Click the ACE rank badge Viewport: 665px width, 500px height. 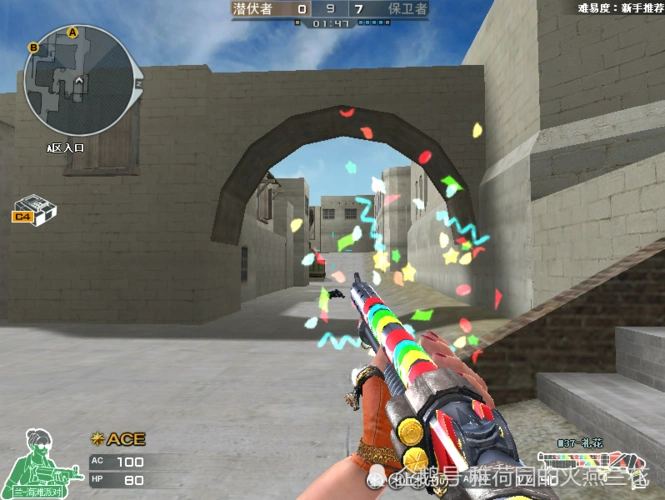(x=117, y=438)
